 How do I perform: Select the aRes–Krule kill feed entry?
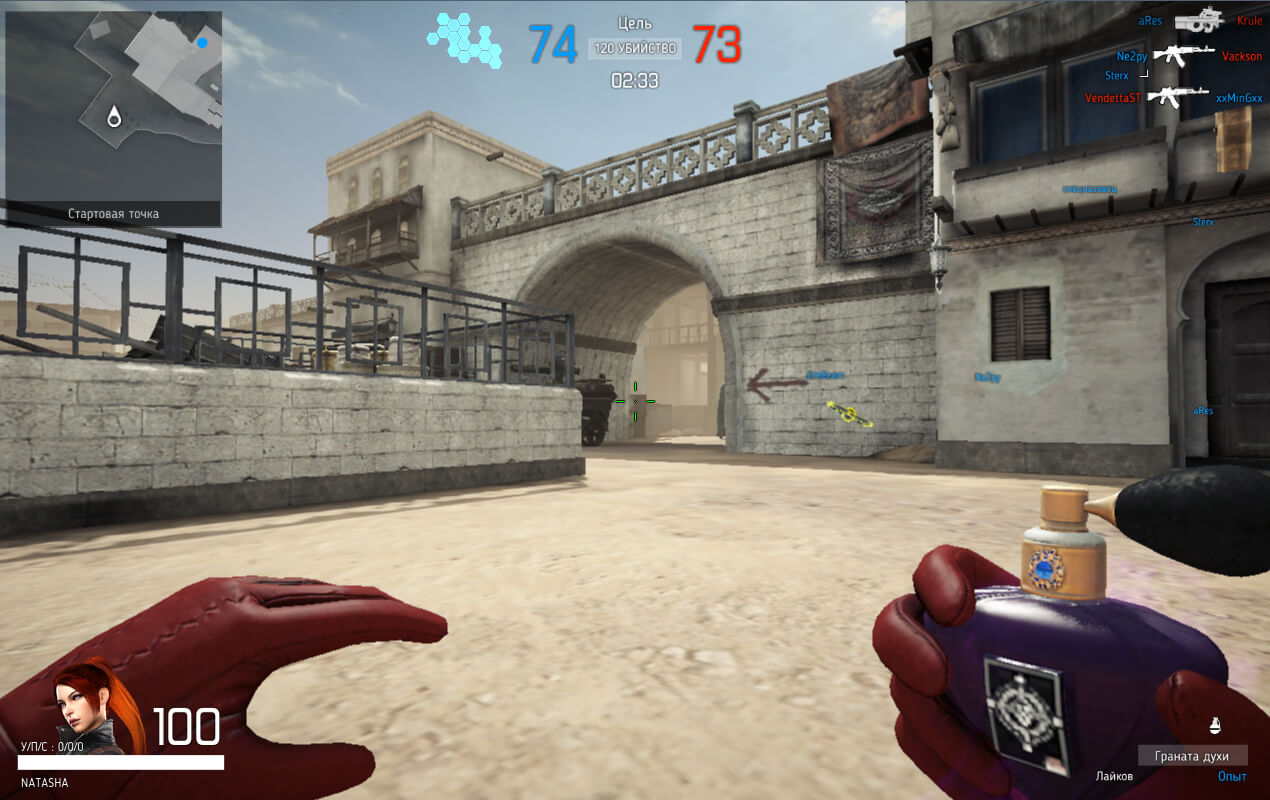click(x=1200, y=21)
